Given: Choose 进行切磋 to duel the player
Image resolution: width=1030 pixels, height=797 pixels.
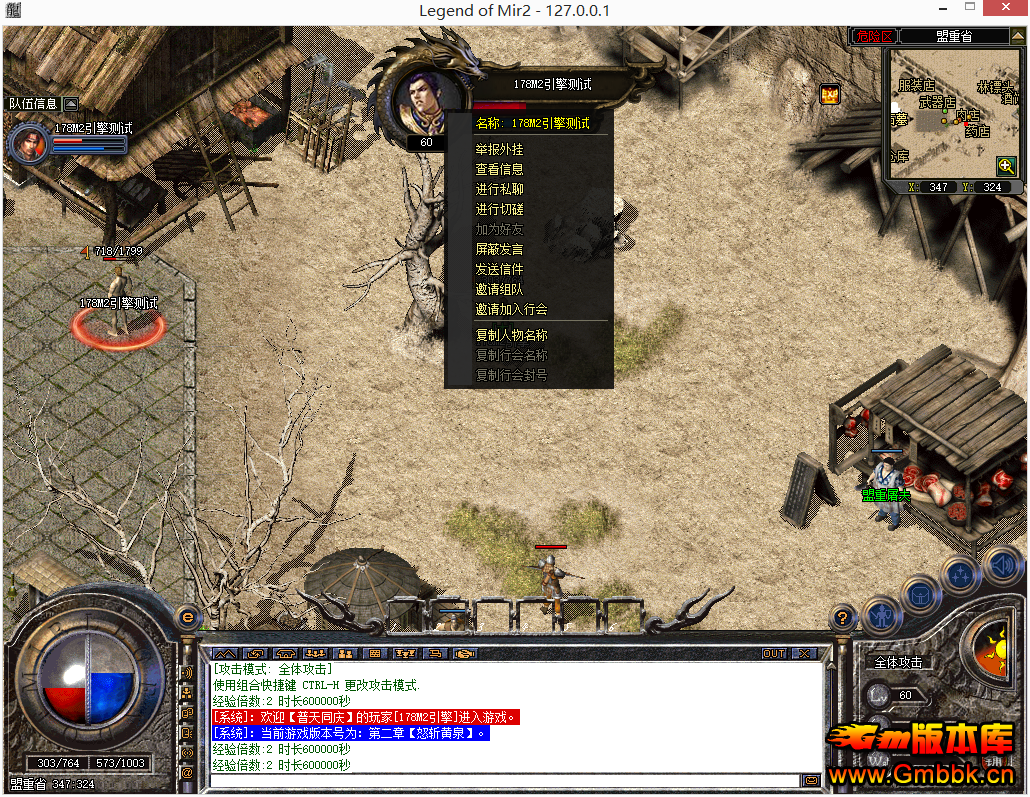Looking at the screenshot, I should click(500, 209).
